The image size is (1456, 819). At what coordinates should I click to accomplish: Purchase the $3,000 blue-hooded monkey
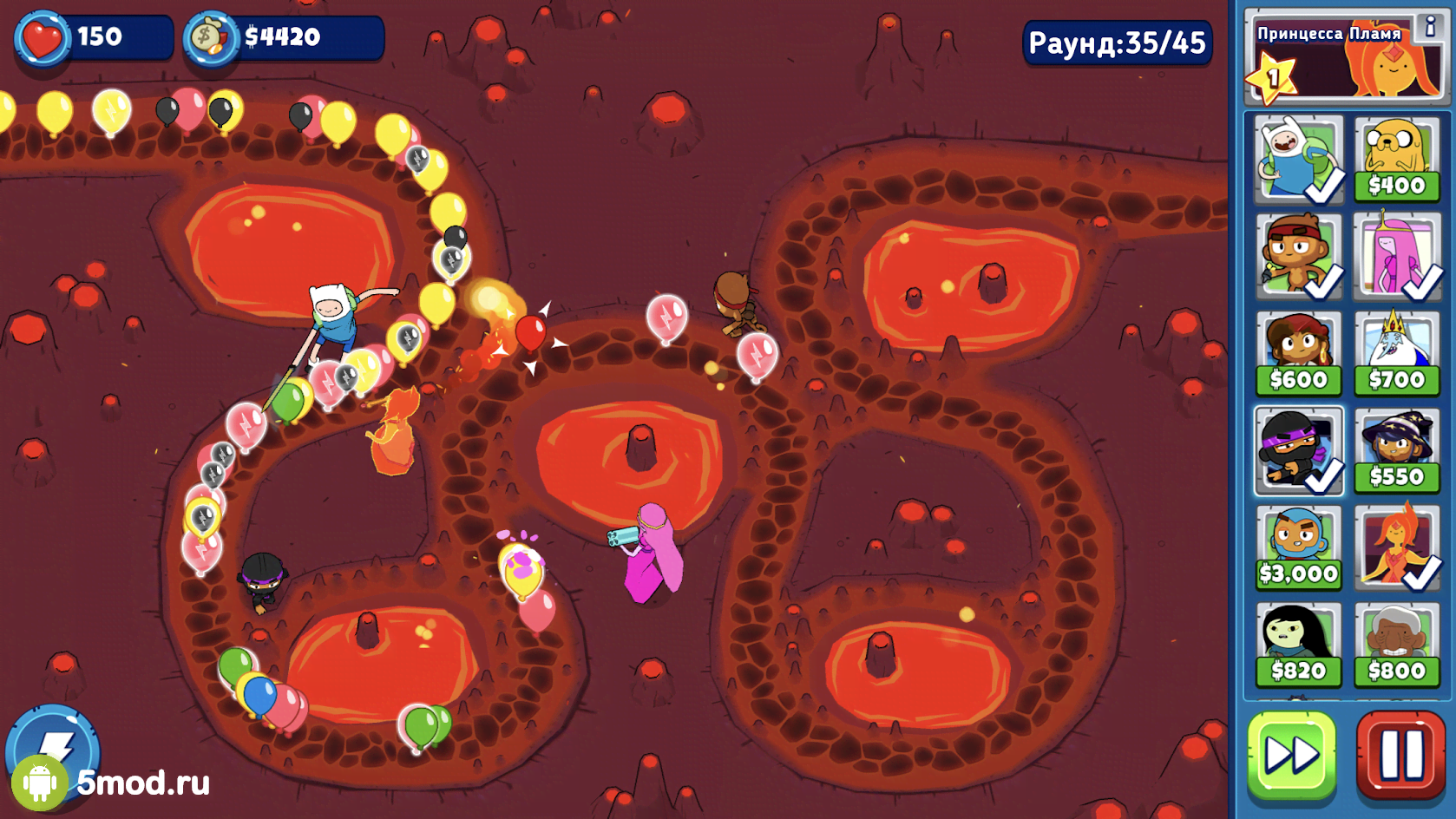tap(1298, 548)
